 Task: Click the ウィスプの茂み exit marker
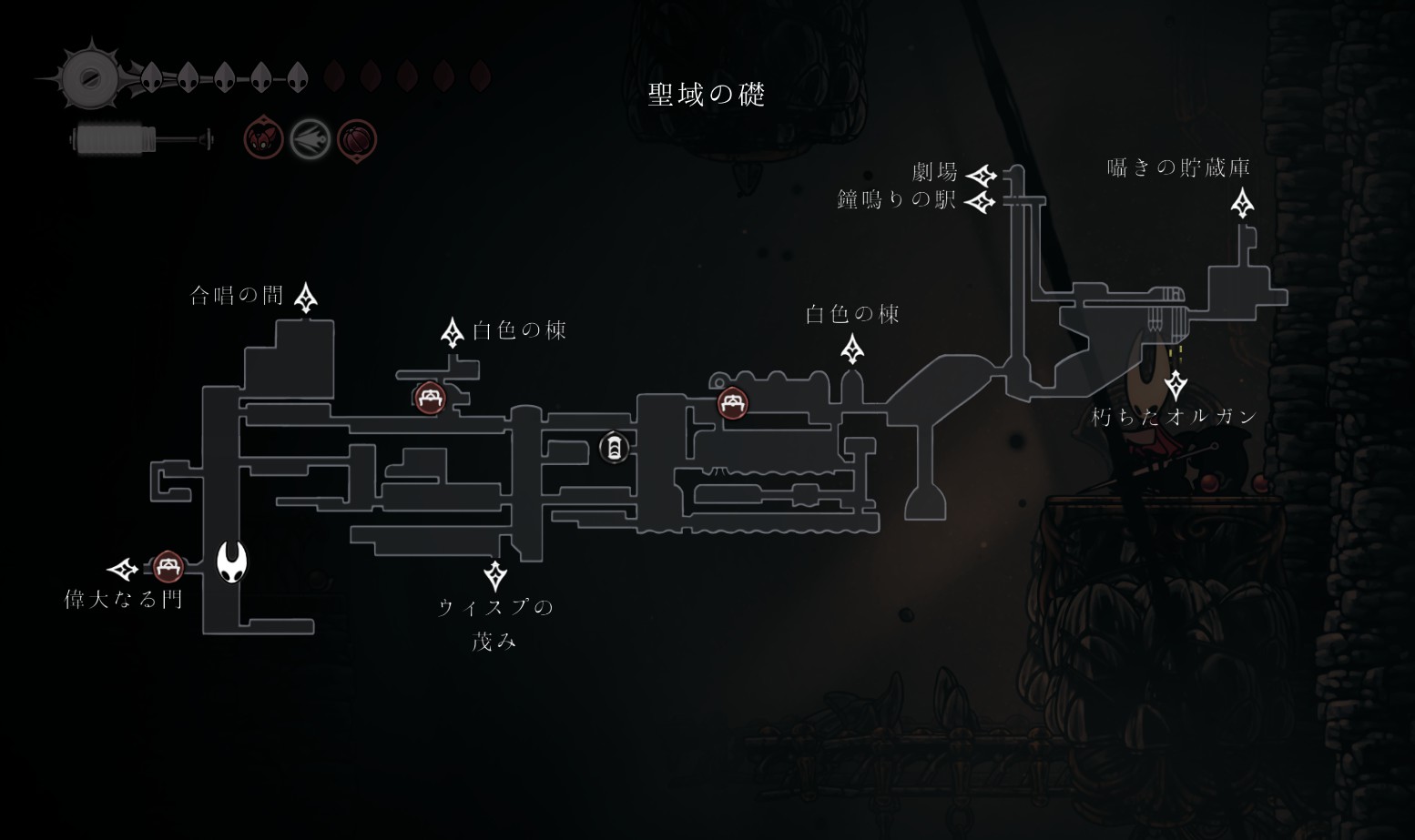(495, 575)
